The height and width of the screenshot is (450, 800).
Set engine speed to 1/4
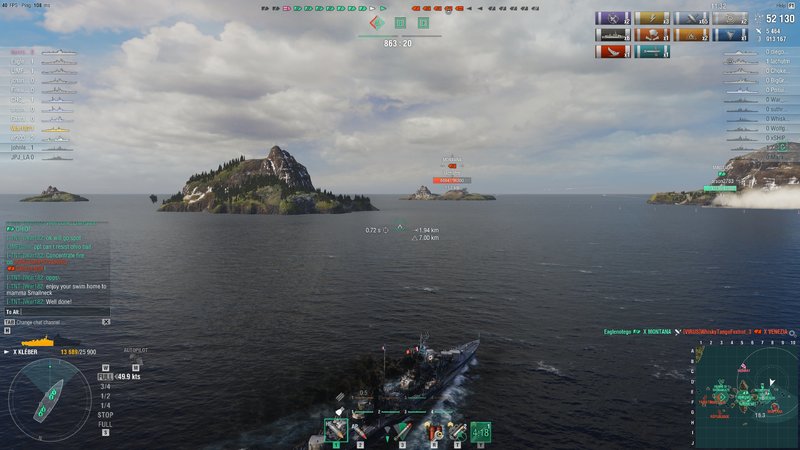pyautogui.click(x=105, y=404)
